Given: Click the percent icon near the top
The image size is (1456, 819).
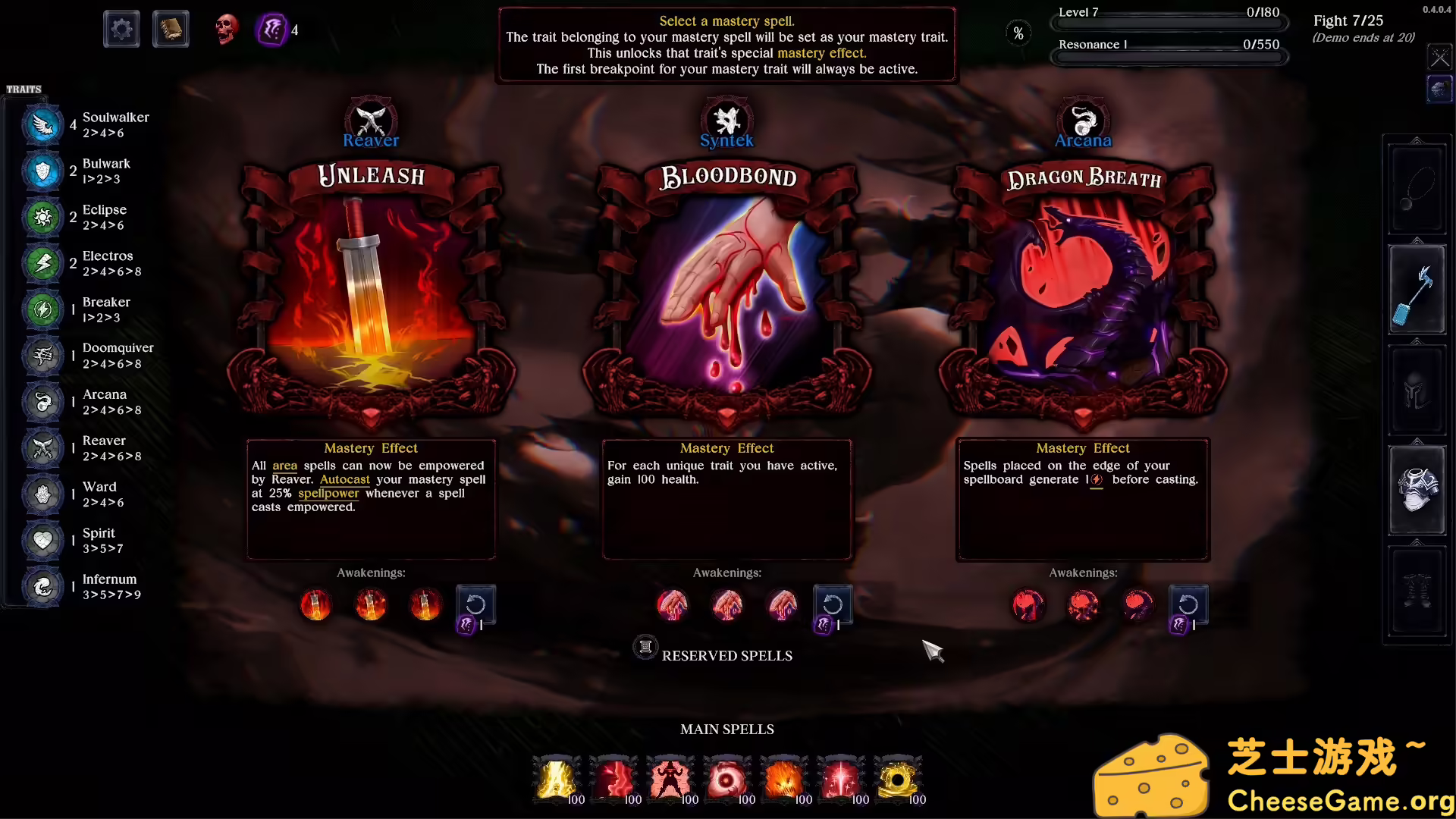Looking at the screenshot, I should 1018,32.
